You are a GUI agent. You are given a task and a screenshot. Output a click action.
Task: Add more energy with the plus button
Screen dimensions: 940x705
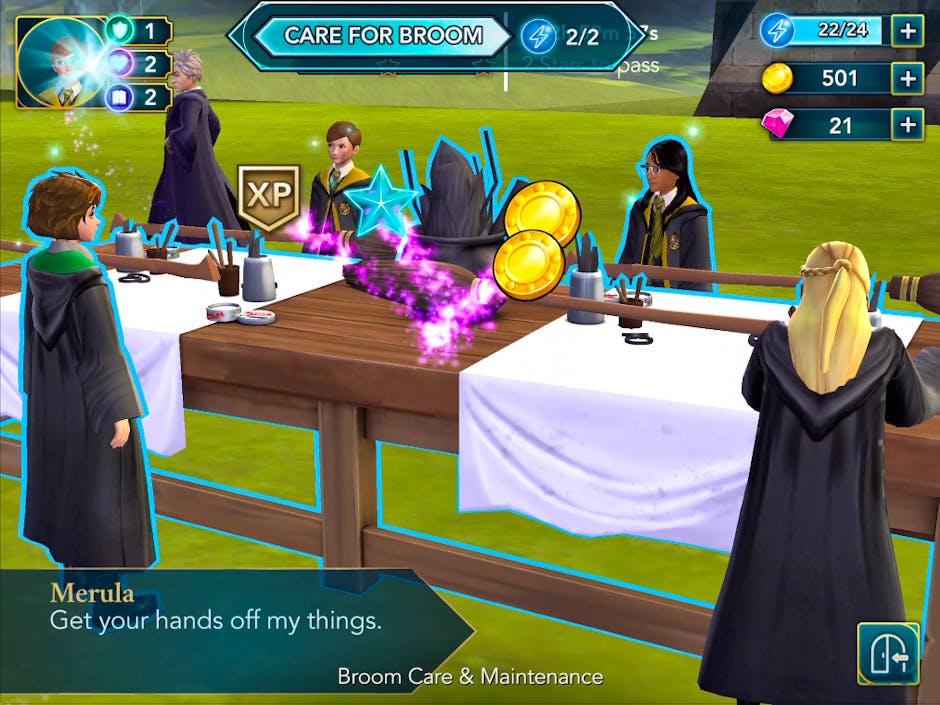pyautogui.click(x=907, y=31)
